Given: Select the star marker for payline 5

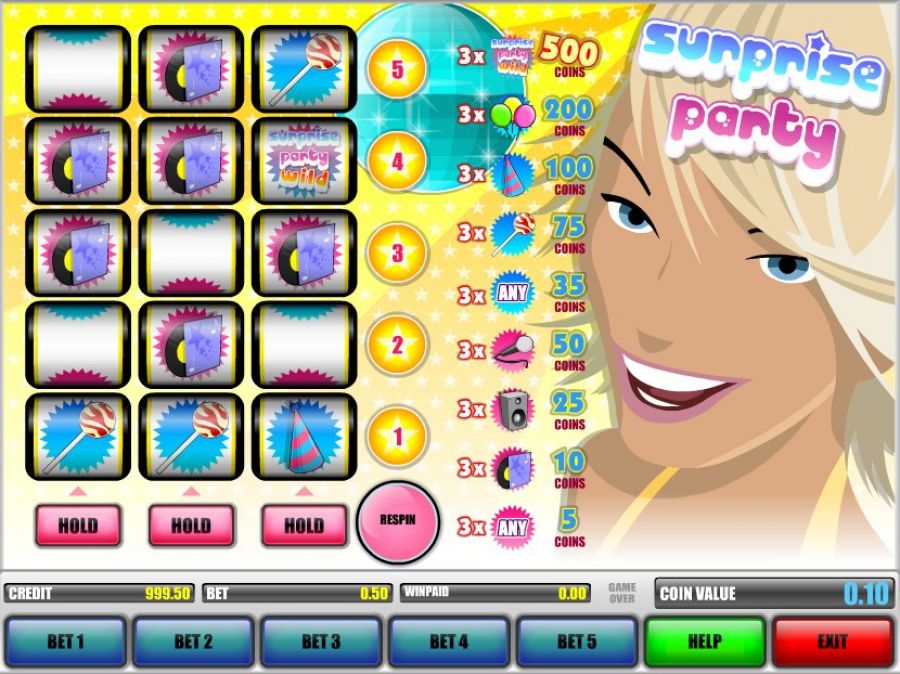Looking at the screenshot, I should [x=397, y=71].
